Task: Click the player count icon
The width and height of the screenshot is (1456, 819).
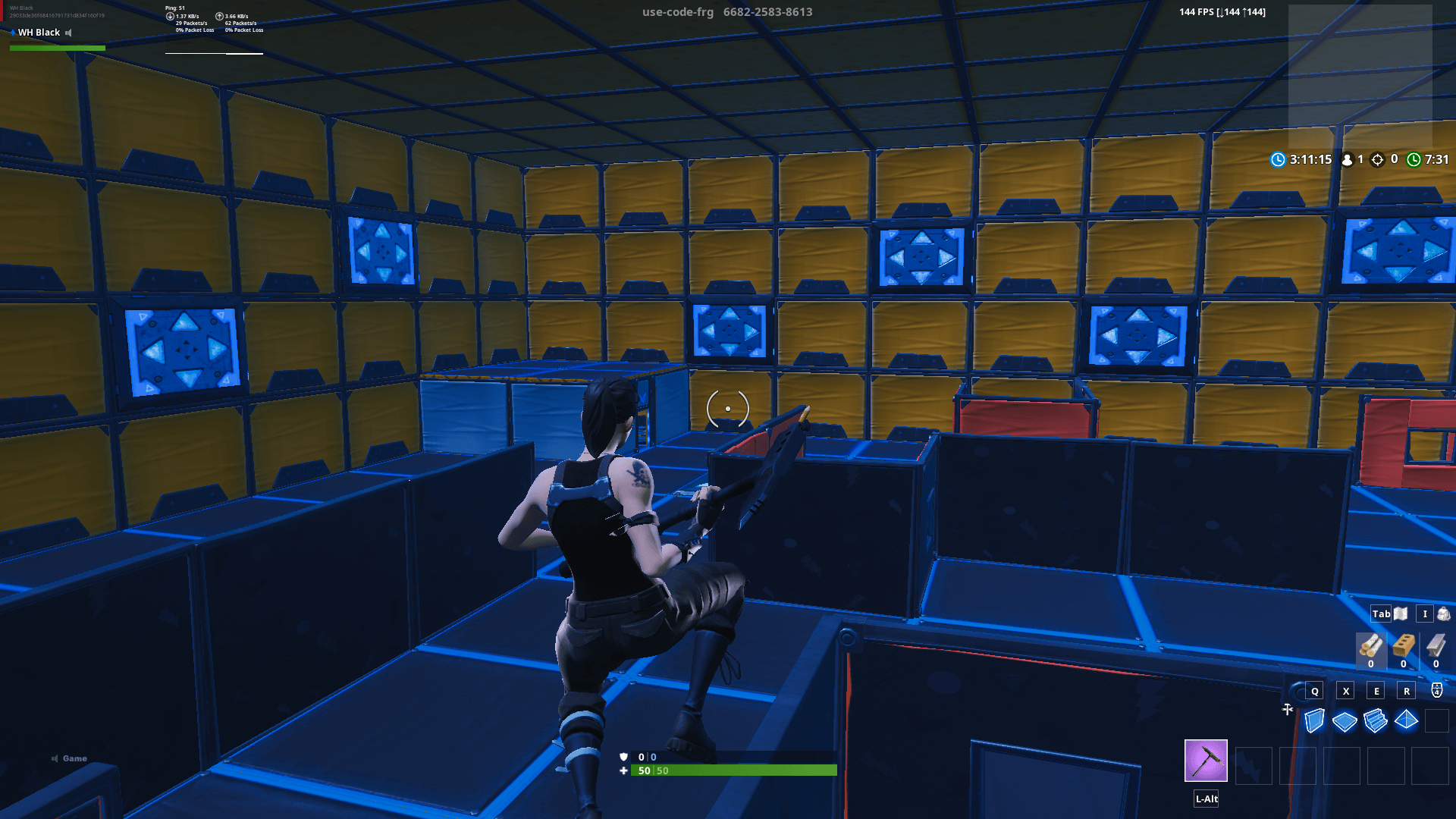Action: coord(1347,160)
